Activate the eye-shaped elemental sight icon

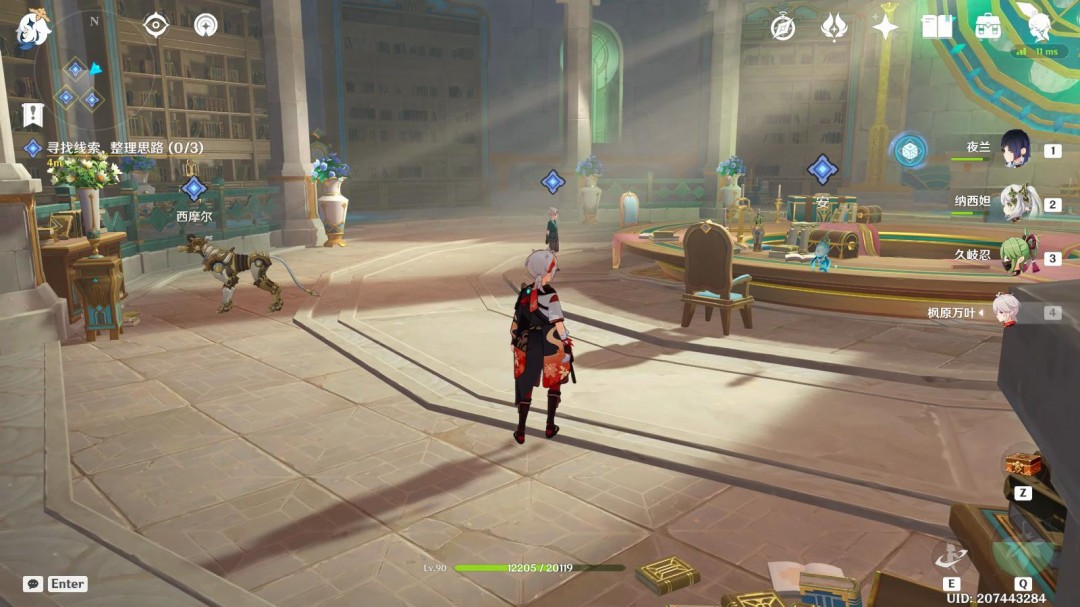tap(156, 25)
